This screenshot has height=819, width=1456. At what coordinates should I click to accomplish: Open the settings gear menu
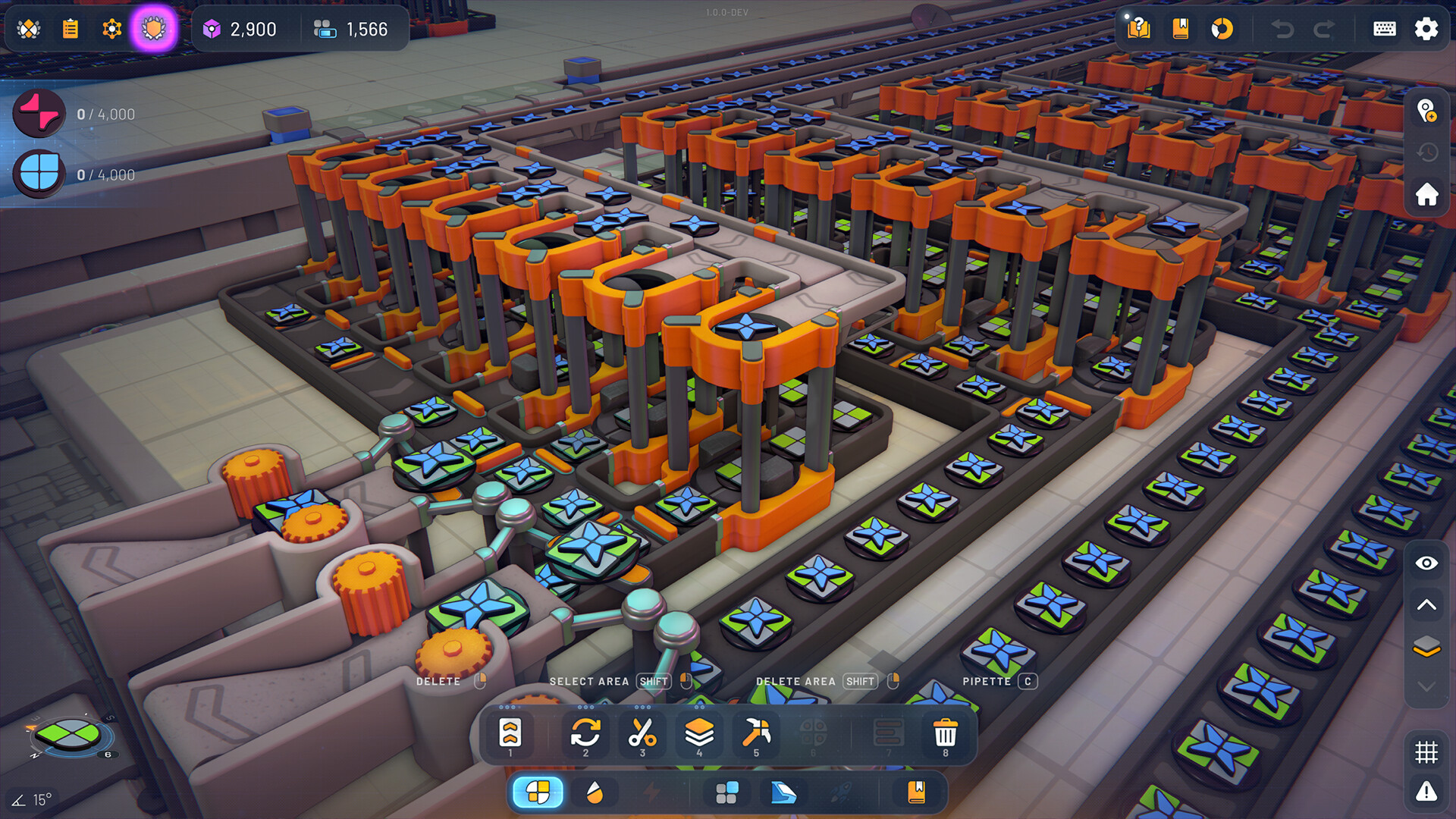click(x=1426, y=29)
